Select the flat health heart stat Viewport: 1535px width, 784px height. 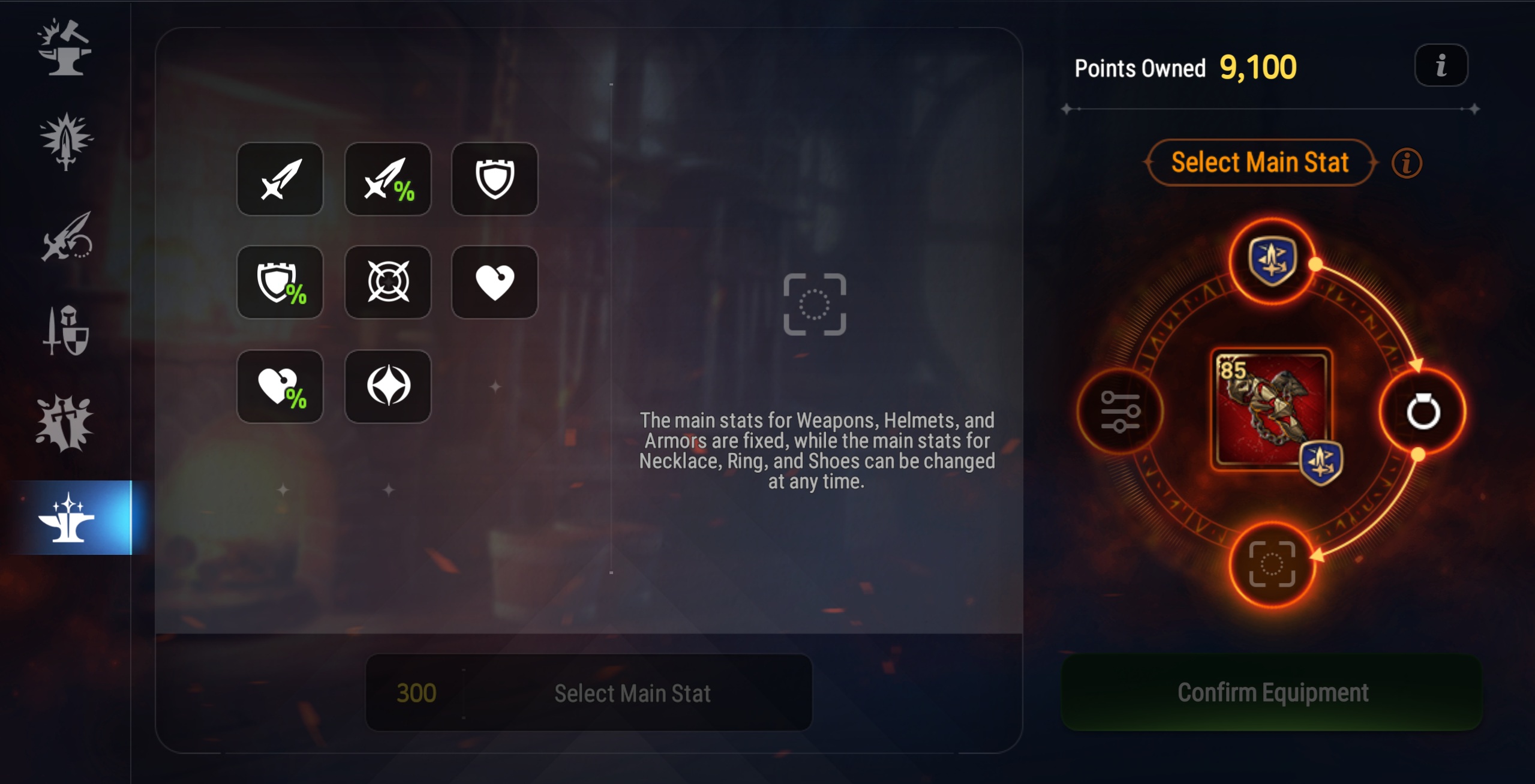(x=494, y=282)
